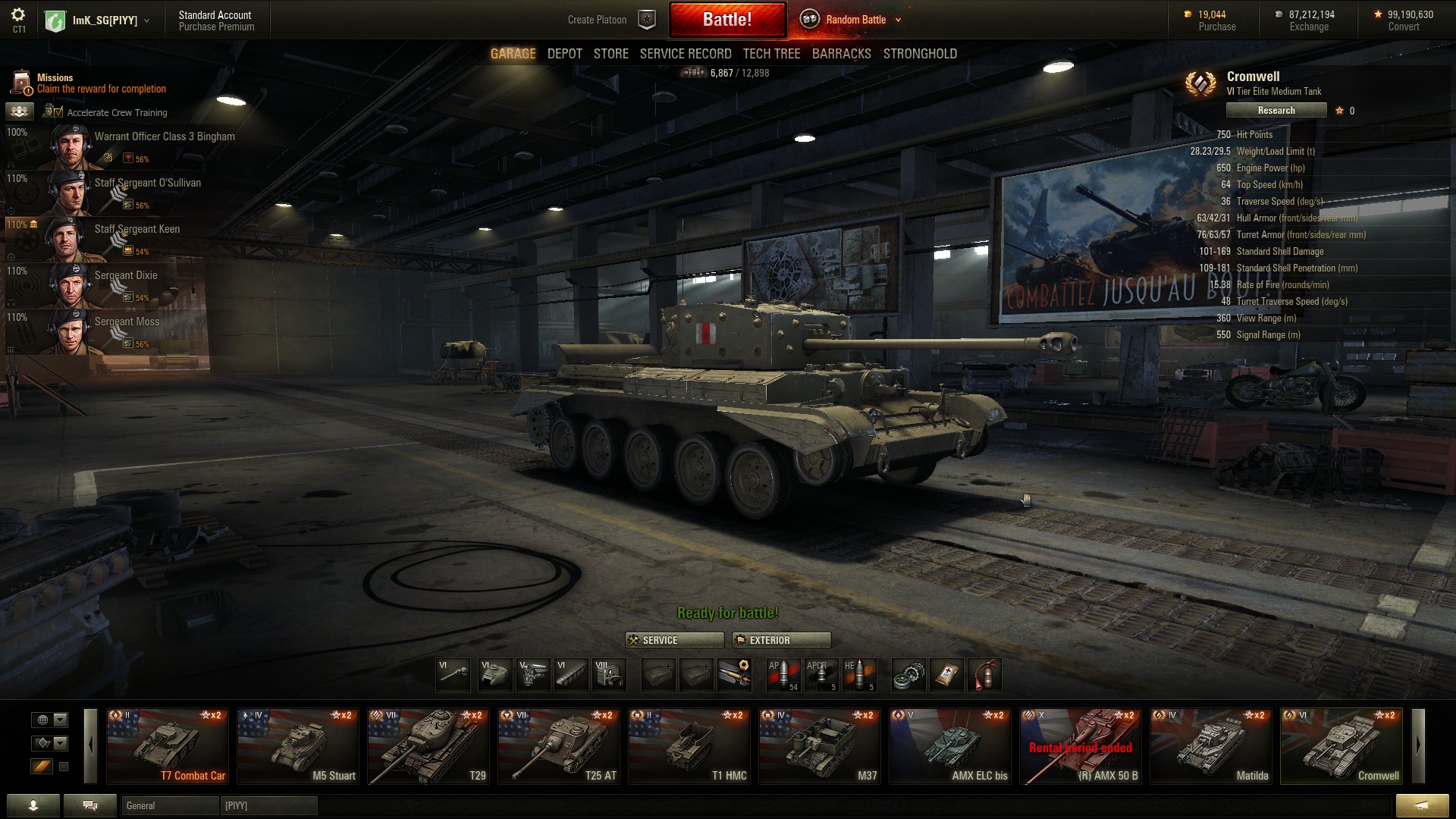View the Service Record tab
This screenshot has height=819, width=1456.
pyautogui.click(x=685, y=54)
